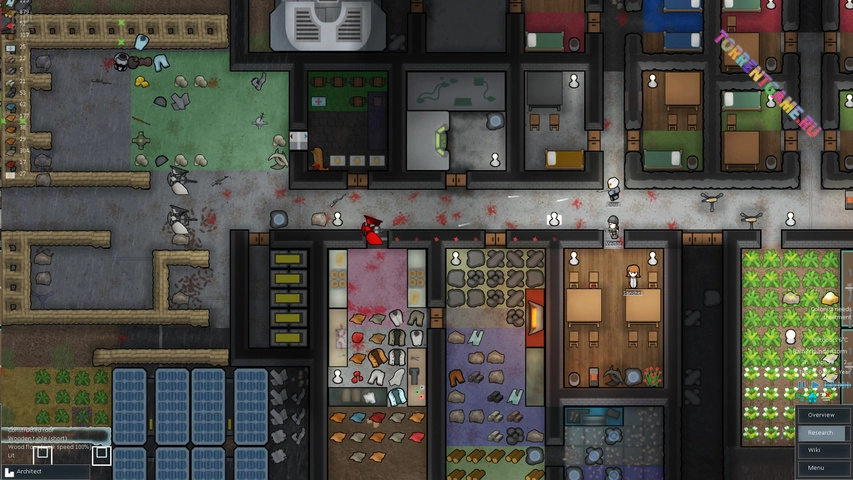Open the Overview tab
This screenshot has width=853, height=480.
coord(822,415)
